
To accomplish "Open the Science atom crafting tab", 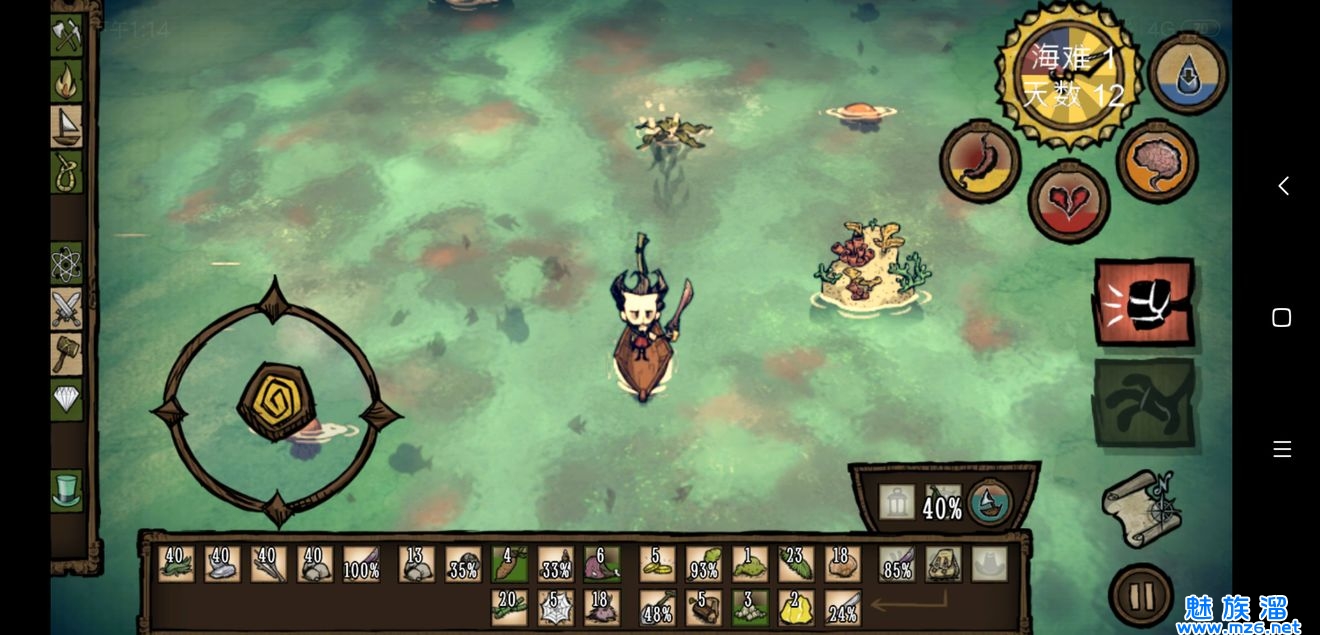I will (x=66, y=264).
